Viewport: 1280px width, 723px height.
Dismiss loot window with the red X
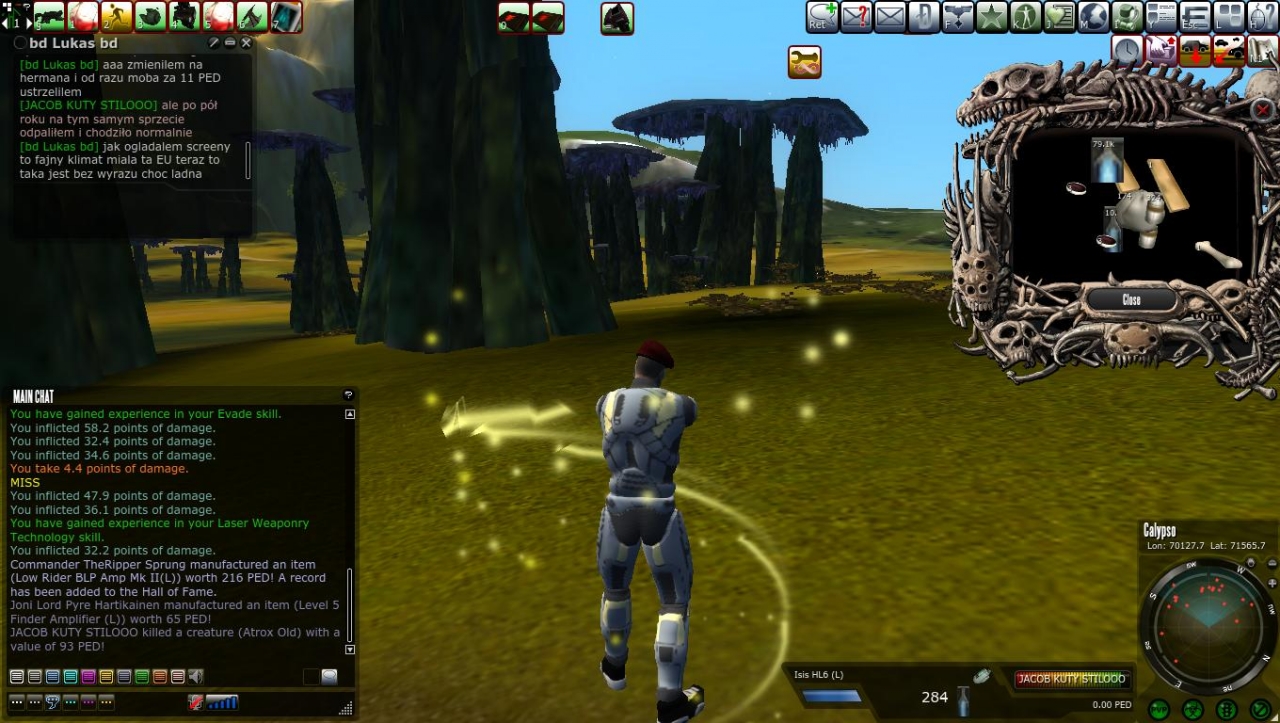point(1263,110)
